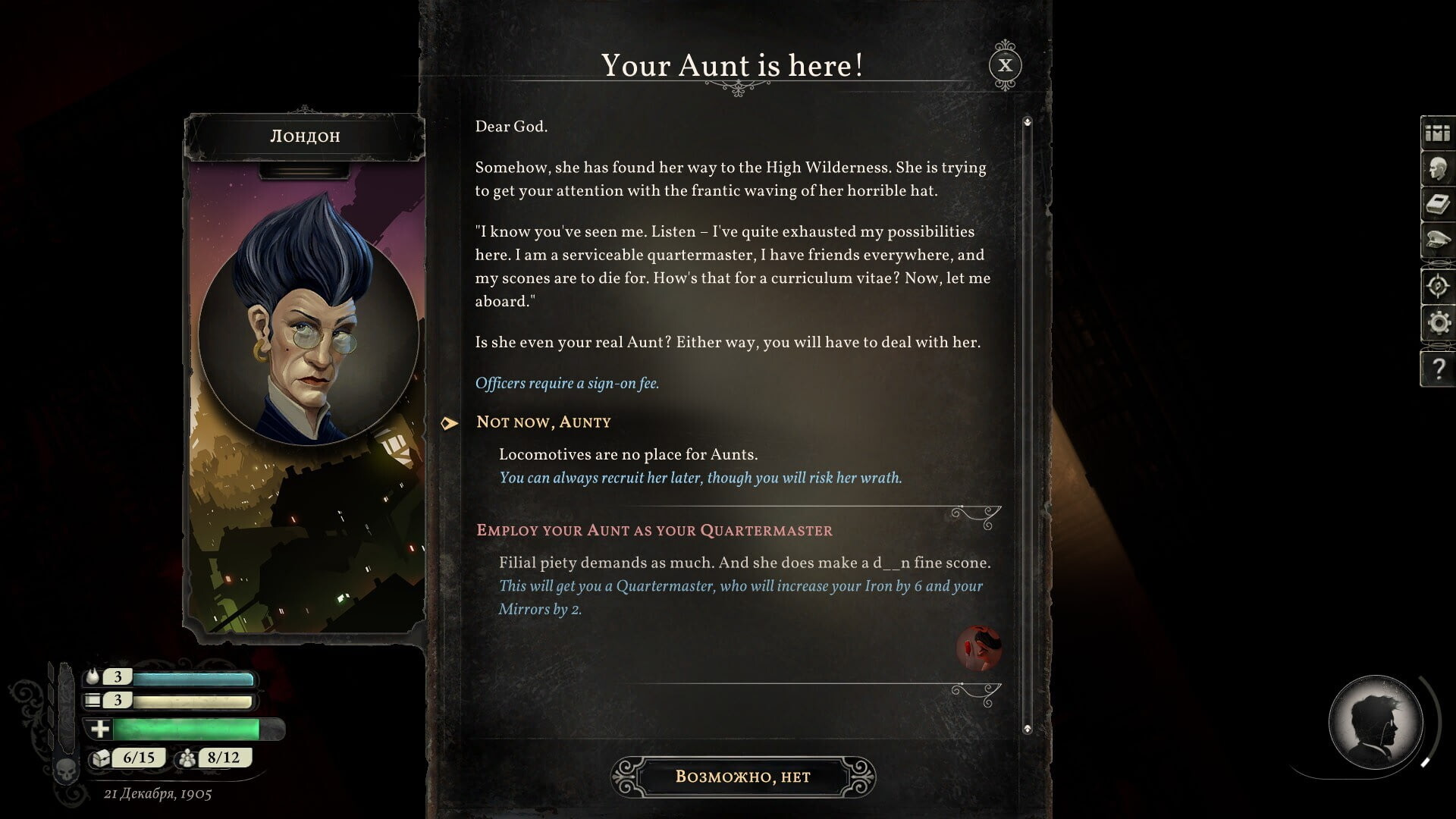This screenshot has height=819, width=1456.
Task: Click the compass crosshair chart icon
Action: pos(1437,286)
